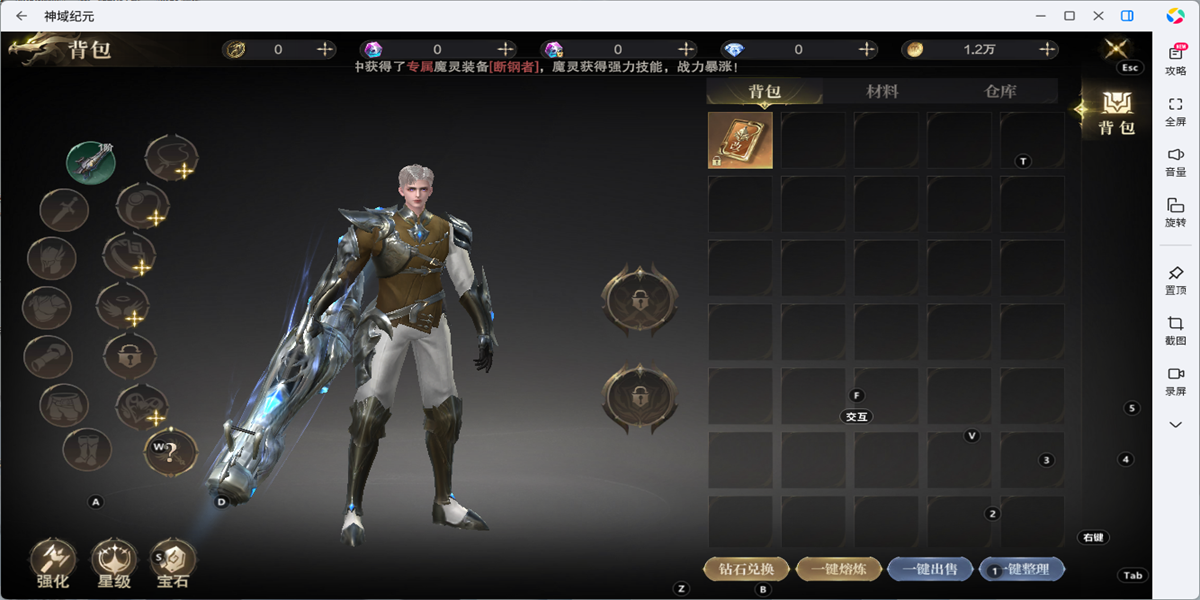Select the boots equipment slot
This screenshot has height=600, width=1200.
click(87, 450)
